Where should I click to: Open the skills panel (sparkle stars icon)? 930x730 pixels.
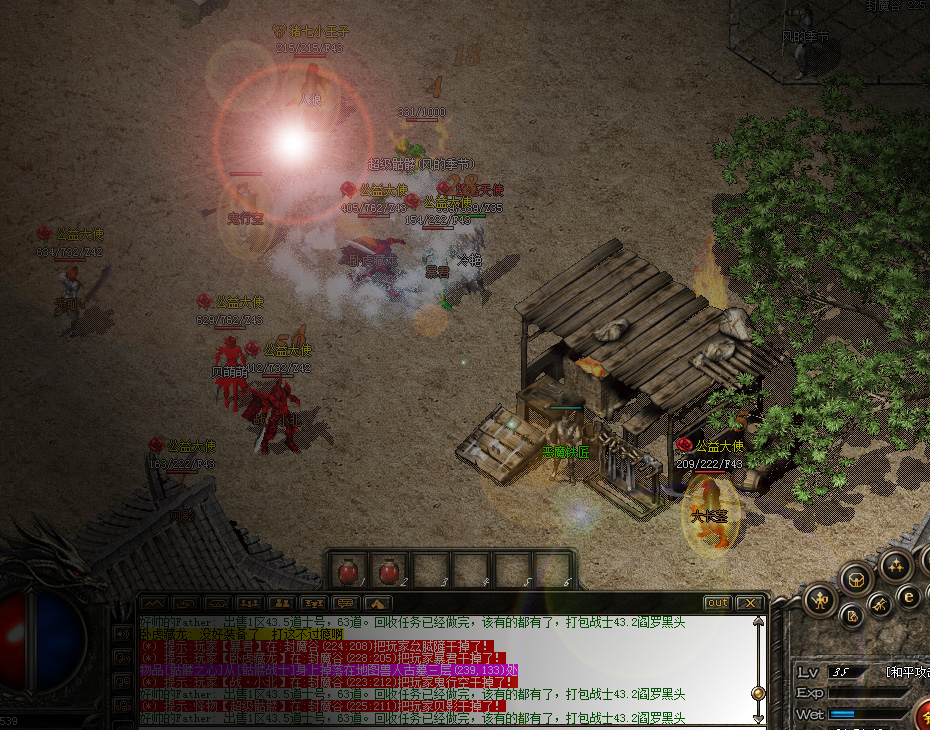pyautogui.click(x=895, y=566)
